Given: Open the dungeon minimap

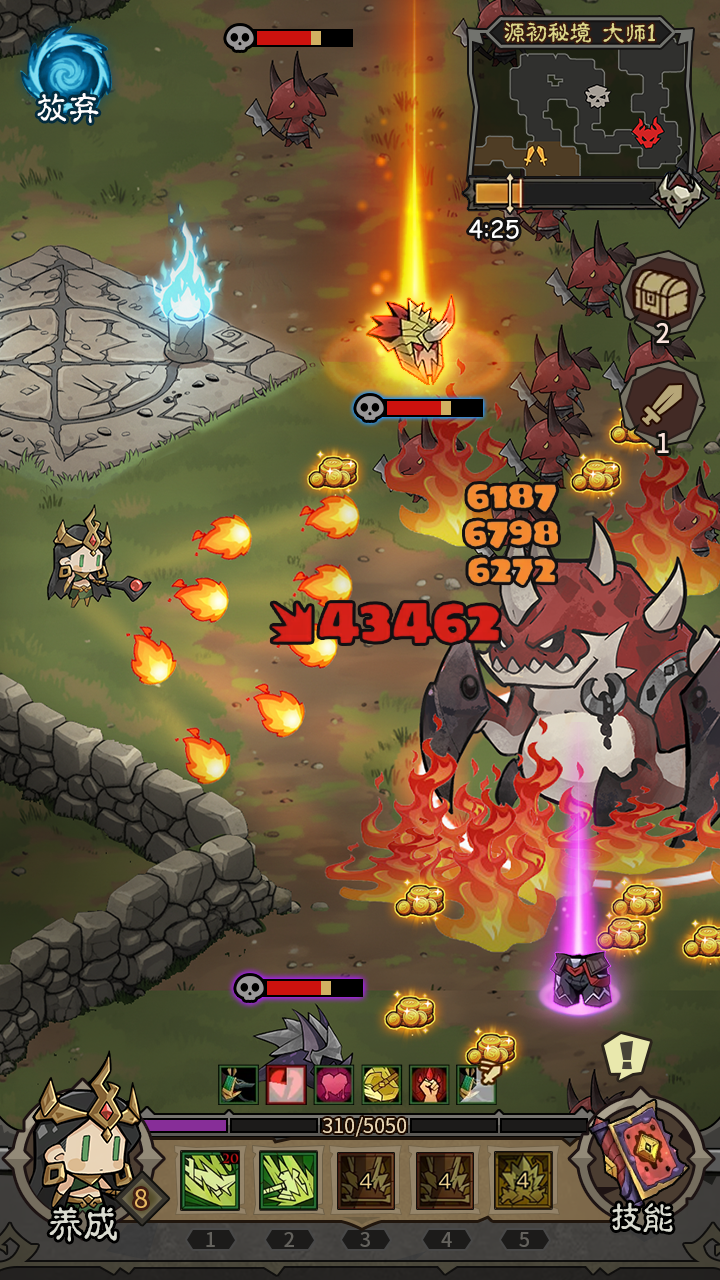Looking at the screenshot, I should tap(580, 108).
